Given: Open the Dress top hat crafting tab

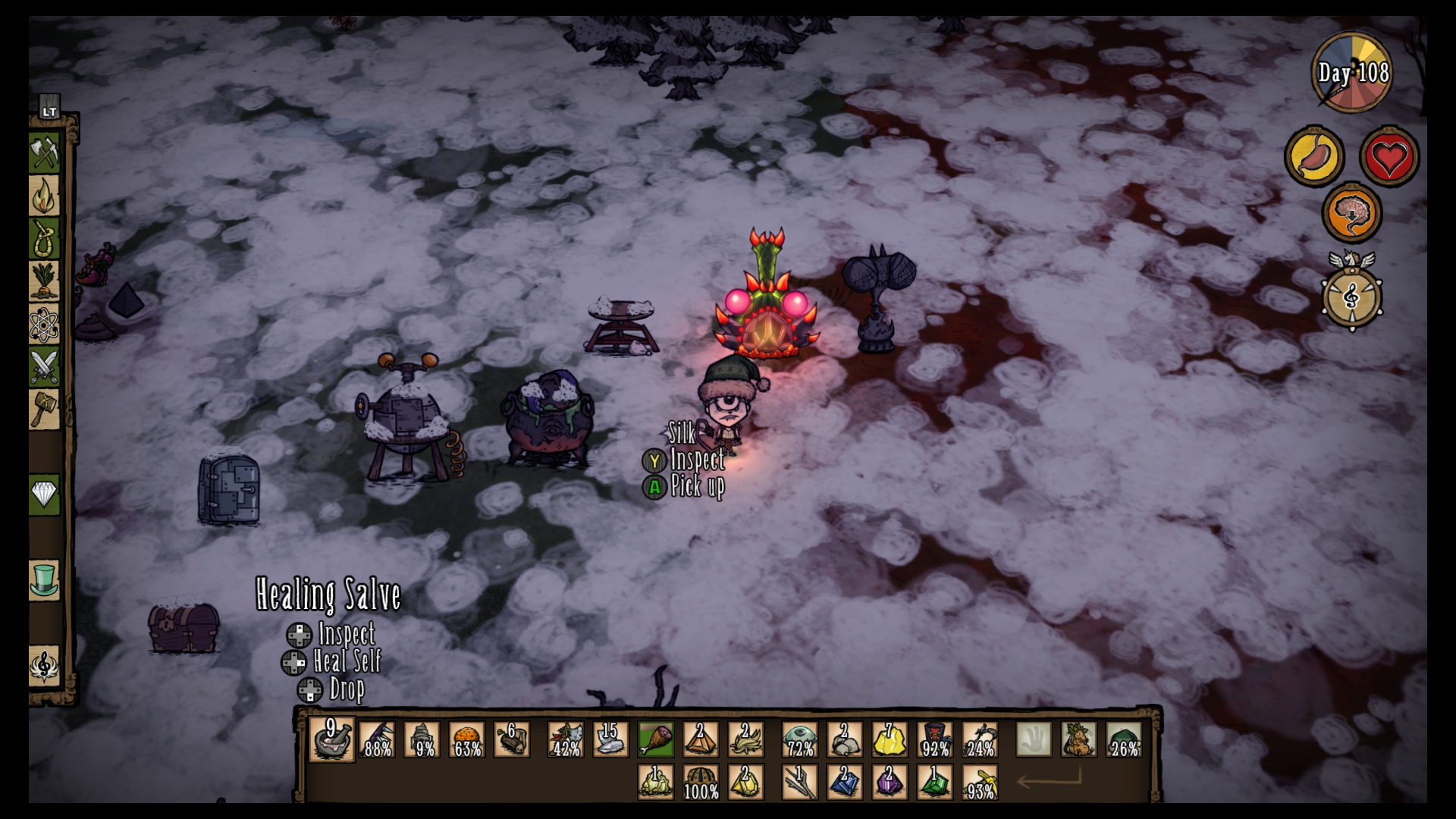Looking at the screenshot, I should [44, 580].
